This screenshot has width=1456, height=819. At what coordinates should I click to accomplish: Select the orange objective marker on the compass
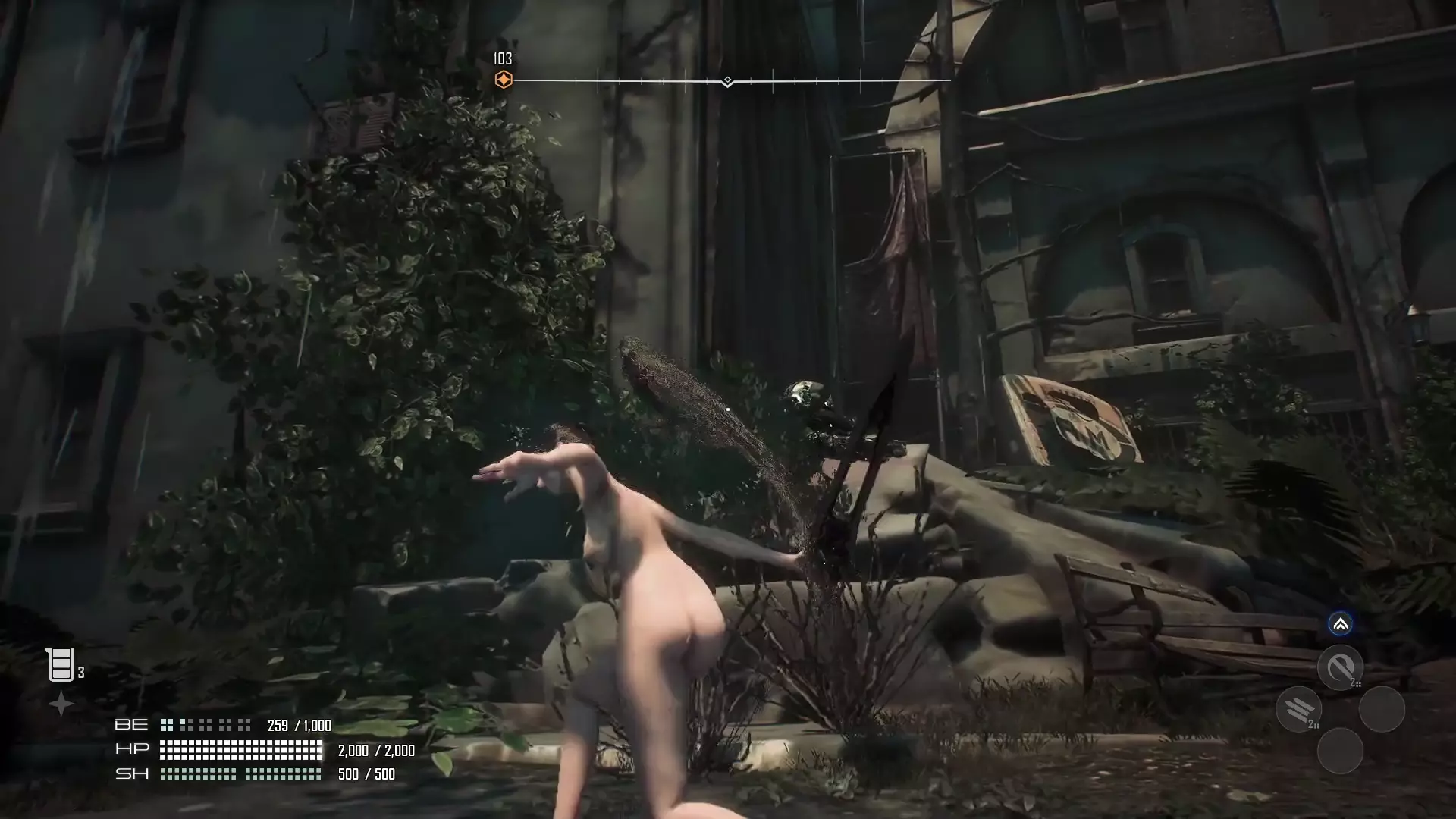pos(503,80)
